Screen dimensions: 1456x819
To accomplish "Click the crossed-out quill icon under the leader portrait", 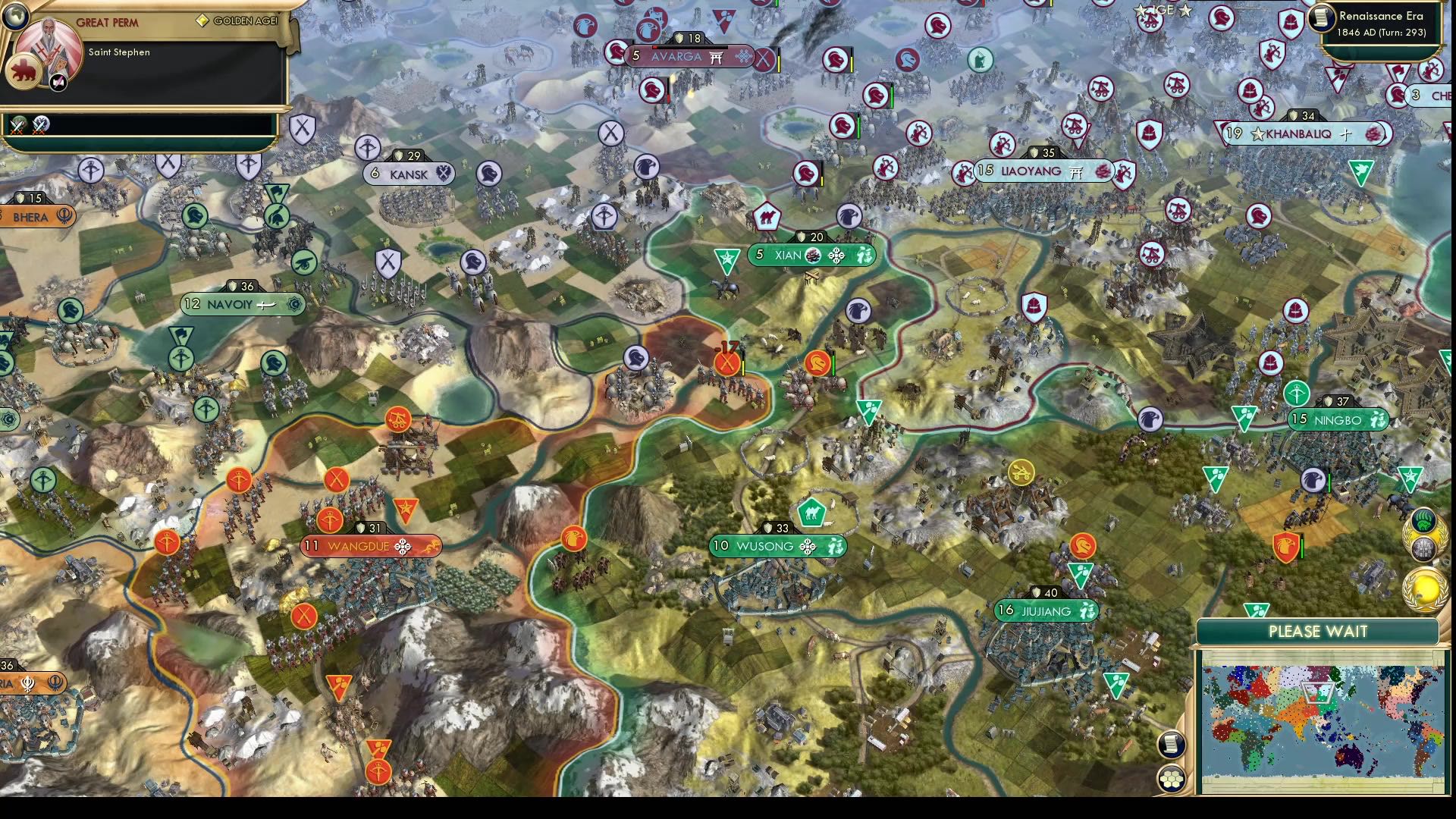I will click(58, 83).
